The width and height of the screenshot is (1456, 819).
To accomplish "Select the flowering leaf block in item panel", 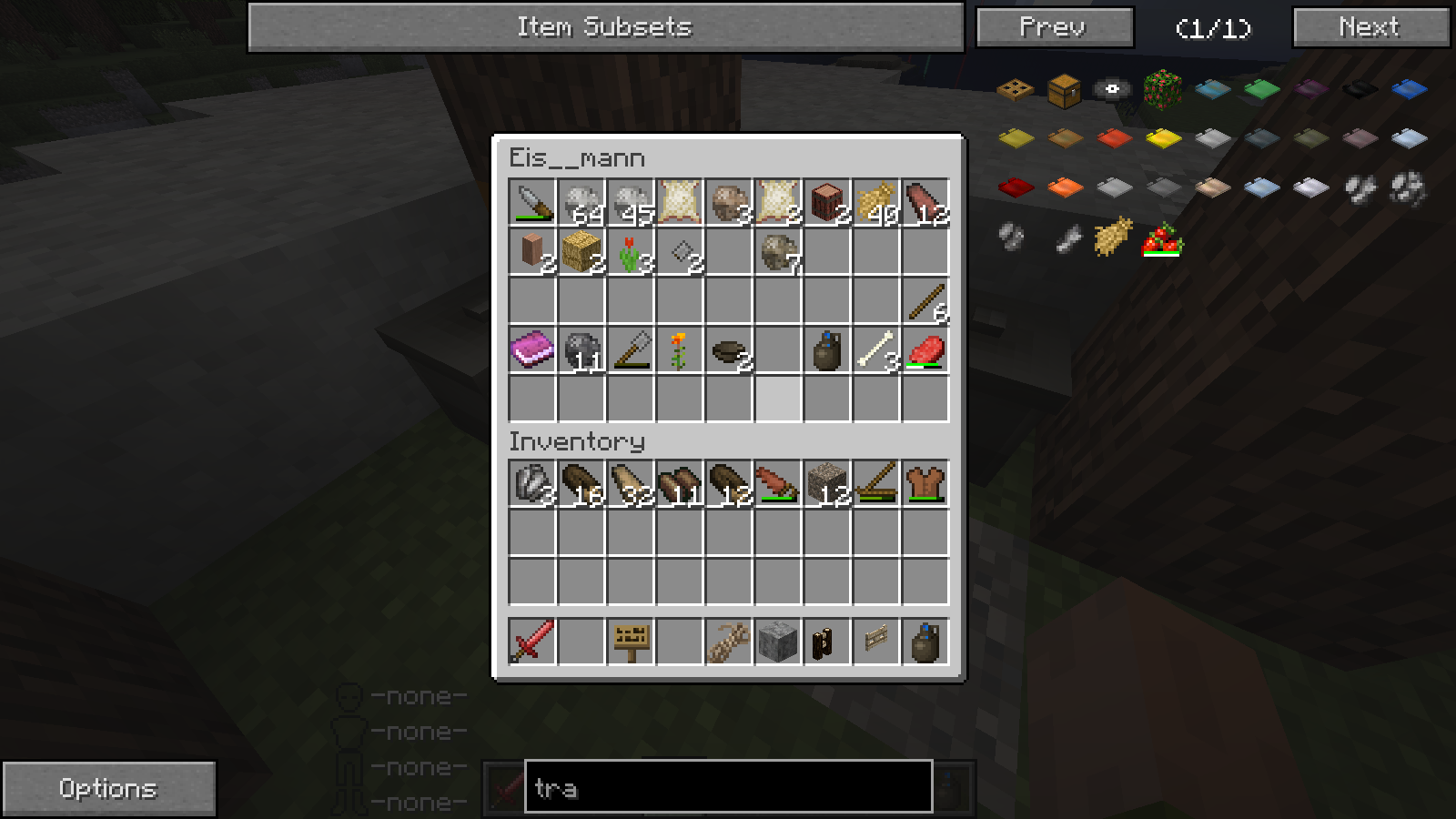I will click(x=1162, y=89).
